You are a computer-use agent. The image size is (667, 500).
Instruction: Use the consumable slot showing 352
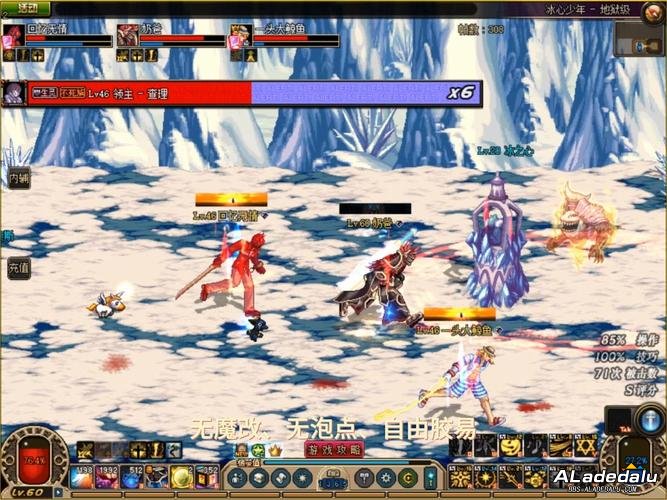(x=207, y=478)
